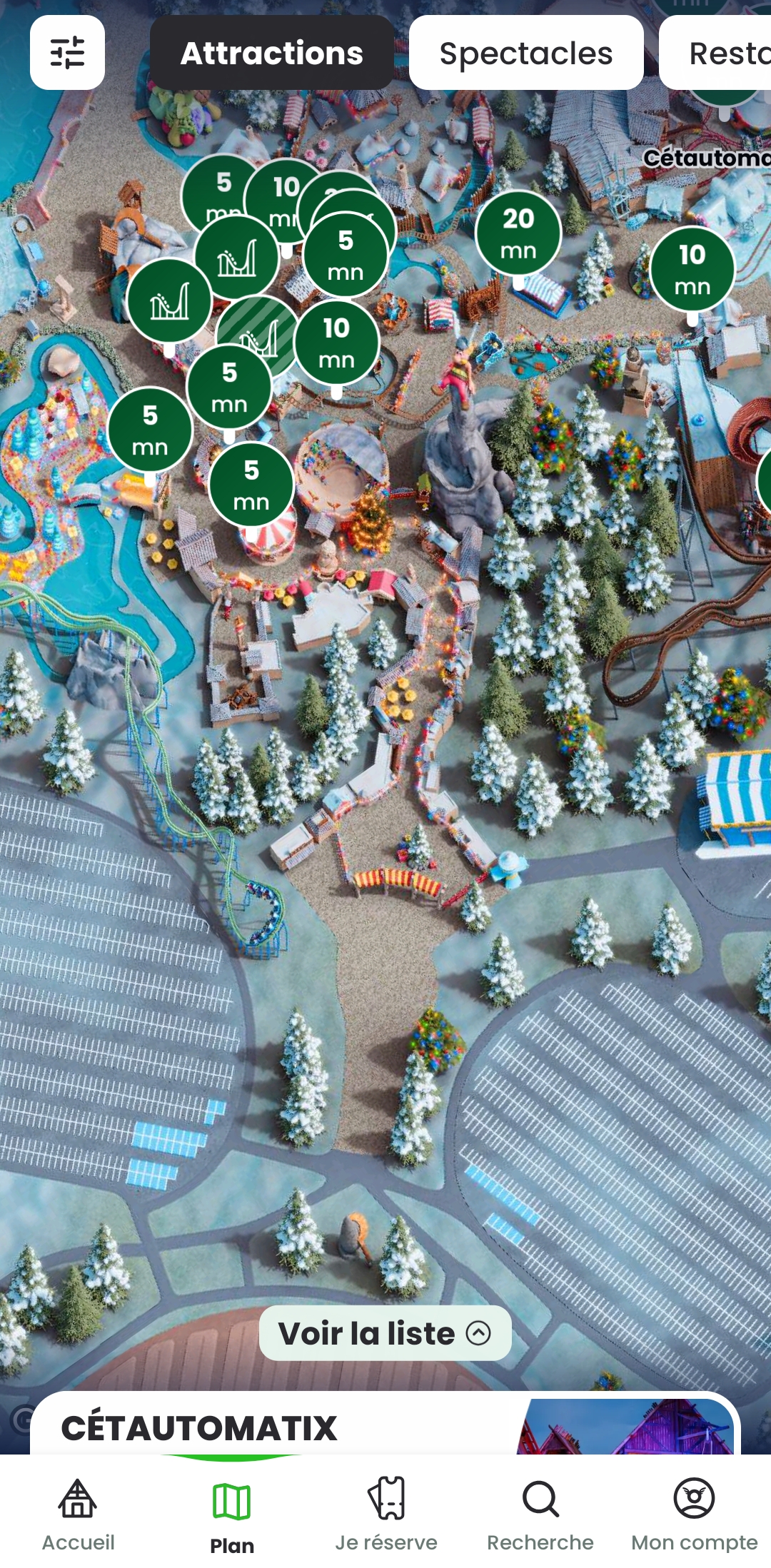
Task: Open the Recherche search tab
Action: pos(540,1512)
